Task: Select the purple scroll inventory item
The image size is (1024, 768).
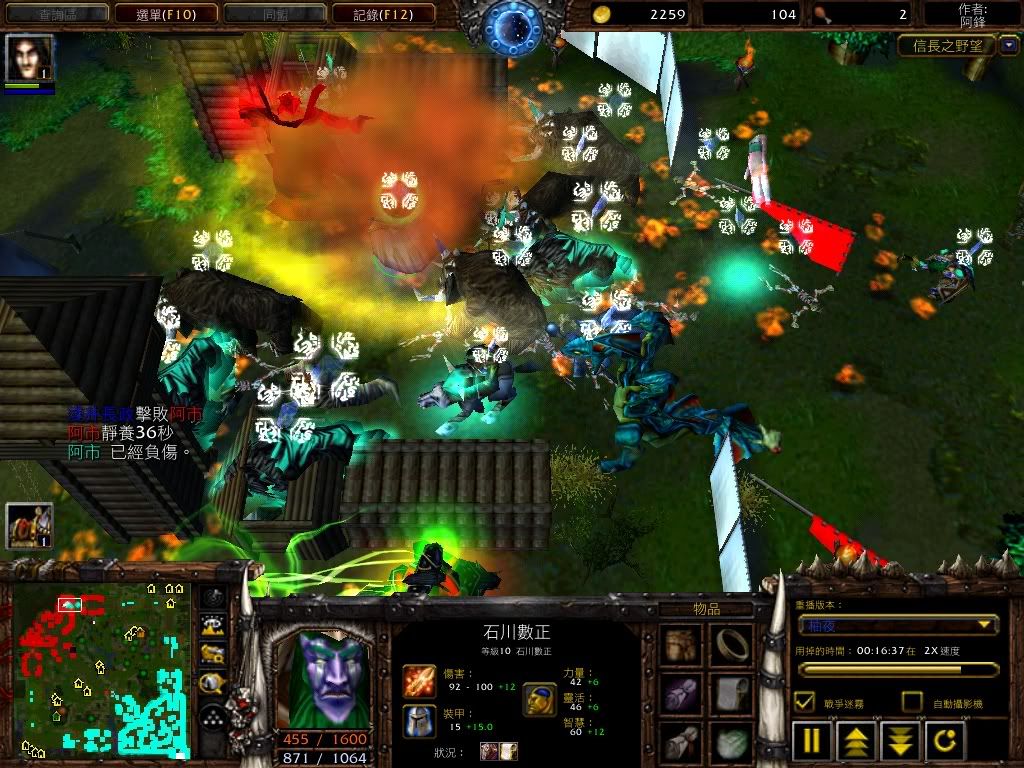Action: (x=684, y=692)
